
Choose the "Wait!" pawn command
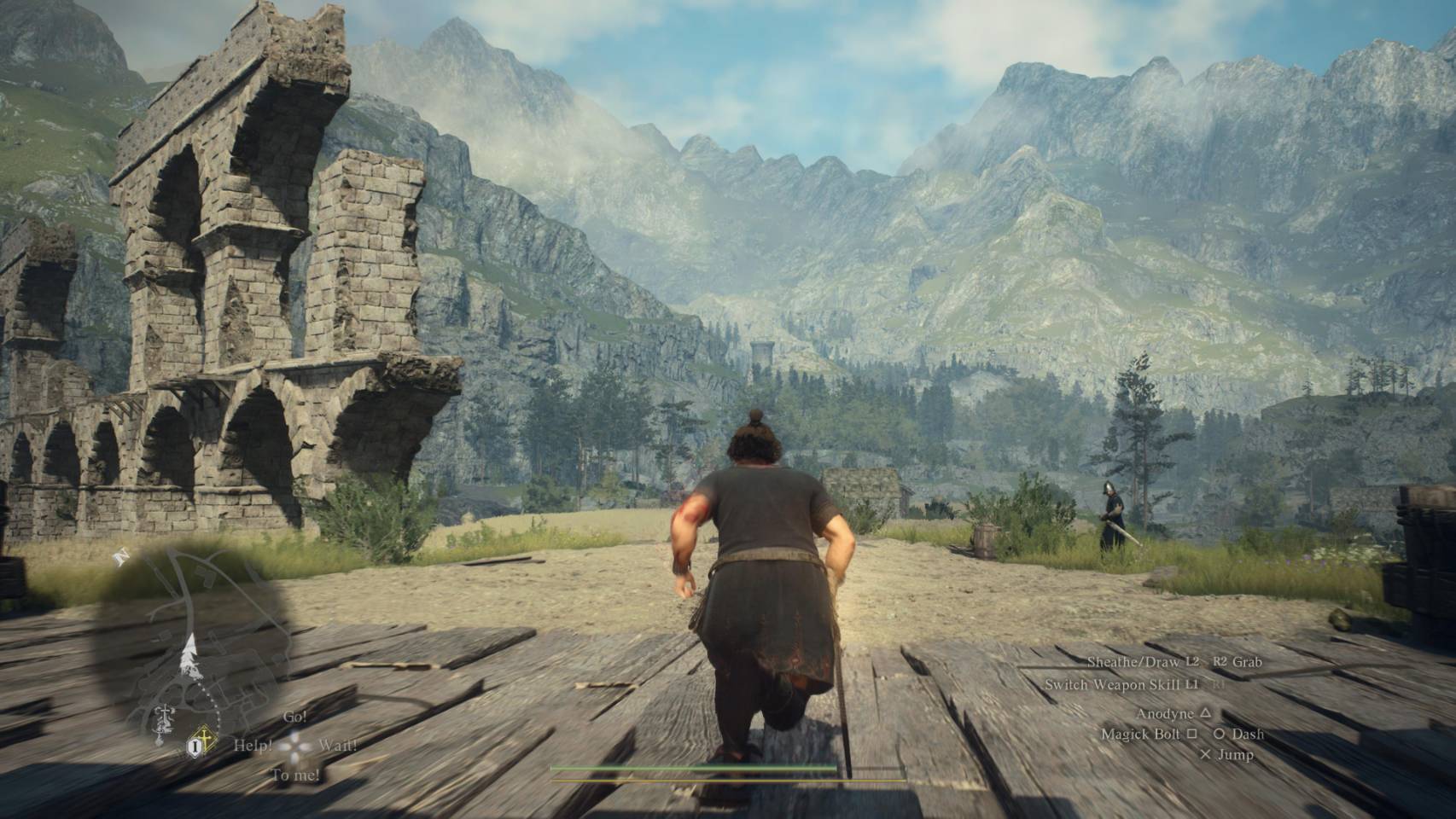click(338, 745)
